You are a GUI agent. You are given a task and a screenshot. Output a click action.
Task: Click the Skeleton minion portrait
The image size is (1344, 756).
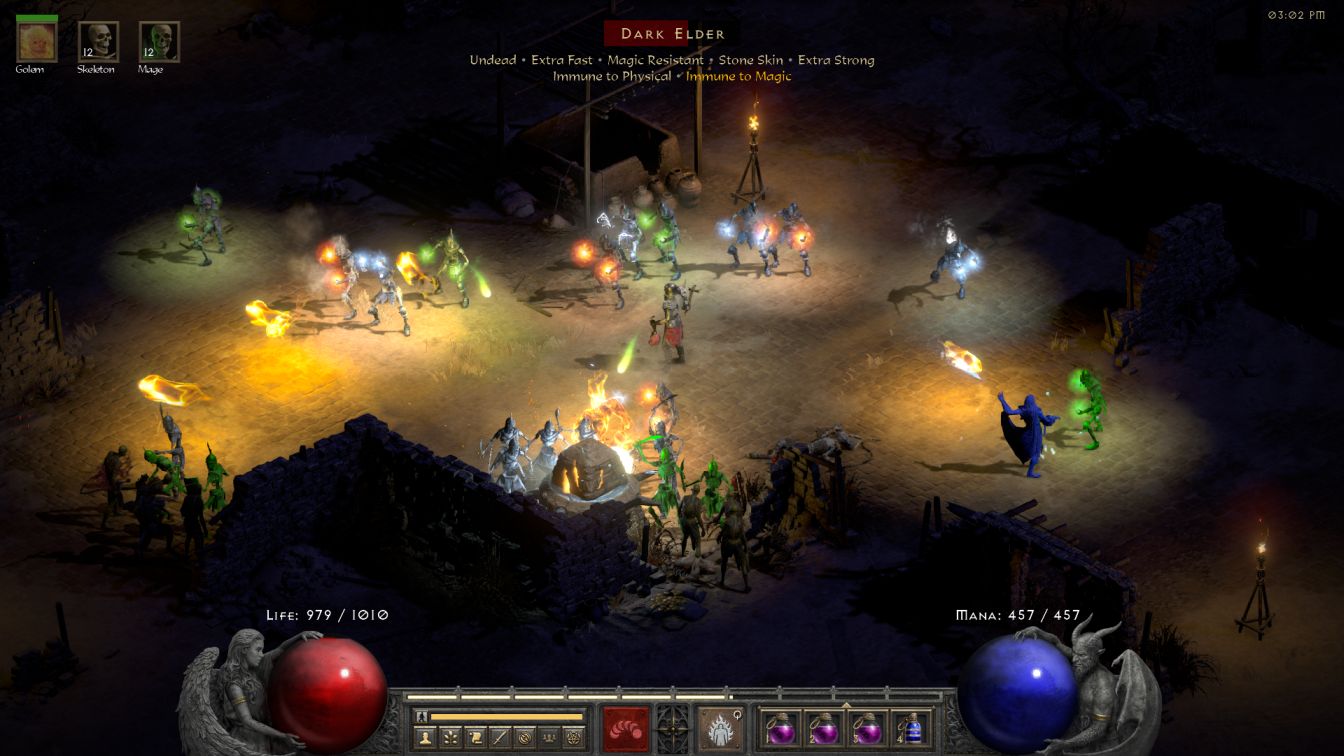[98, 42]
